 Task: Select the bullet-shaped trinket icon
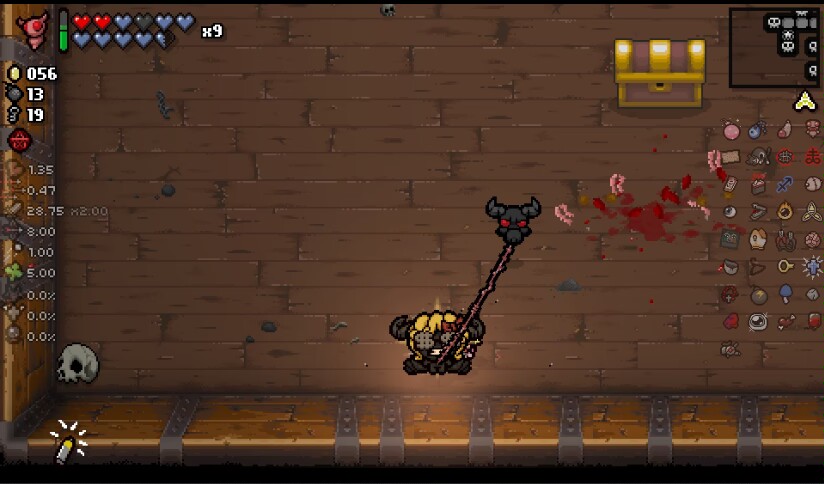tap(67, 442)
